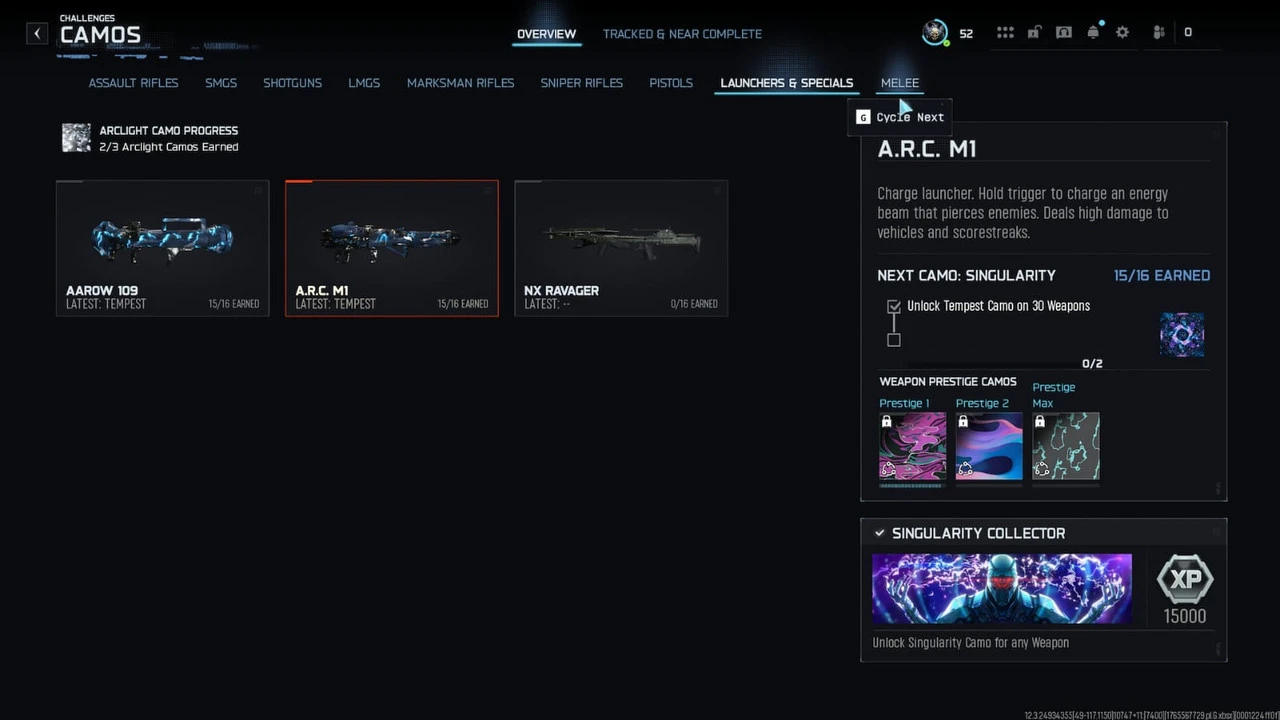The height and width of the screenshot is (720, 1280).
Task: Open the settings gear icon
Action: 1122,31
